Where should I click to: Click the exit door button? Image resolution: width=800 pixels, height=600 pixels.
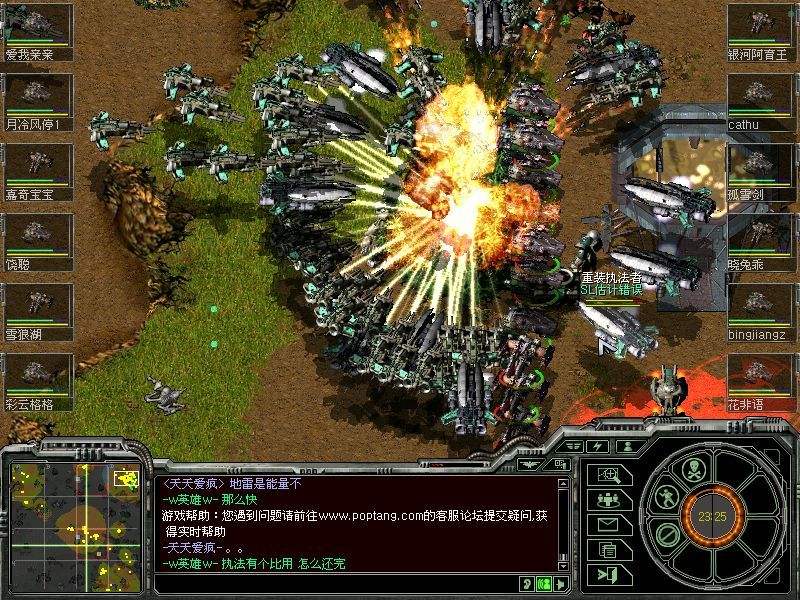(608, 573)
